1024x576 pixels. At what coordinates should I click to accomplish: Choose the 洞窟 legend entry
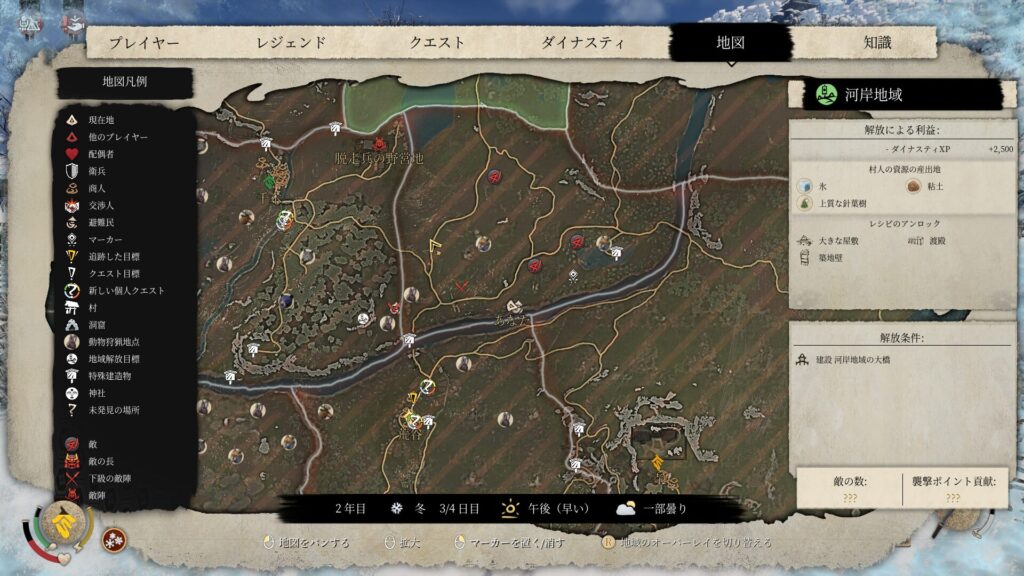97,325
